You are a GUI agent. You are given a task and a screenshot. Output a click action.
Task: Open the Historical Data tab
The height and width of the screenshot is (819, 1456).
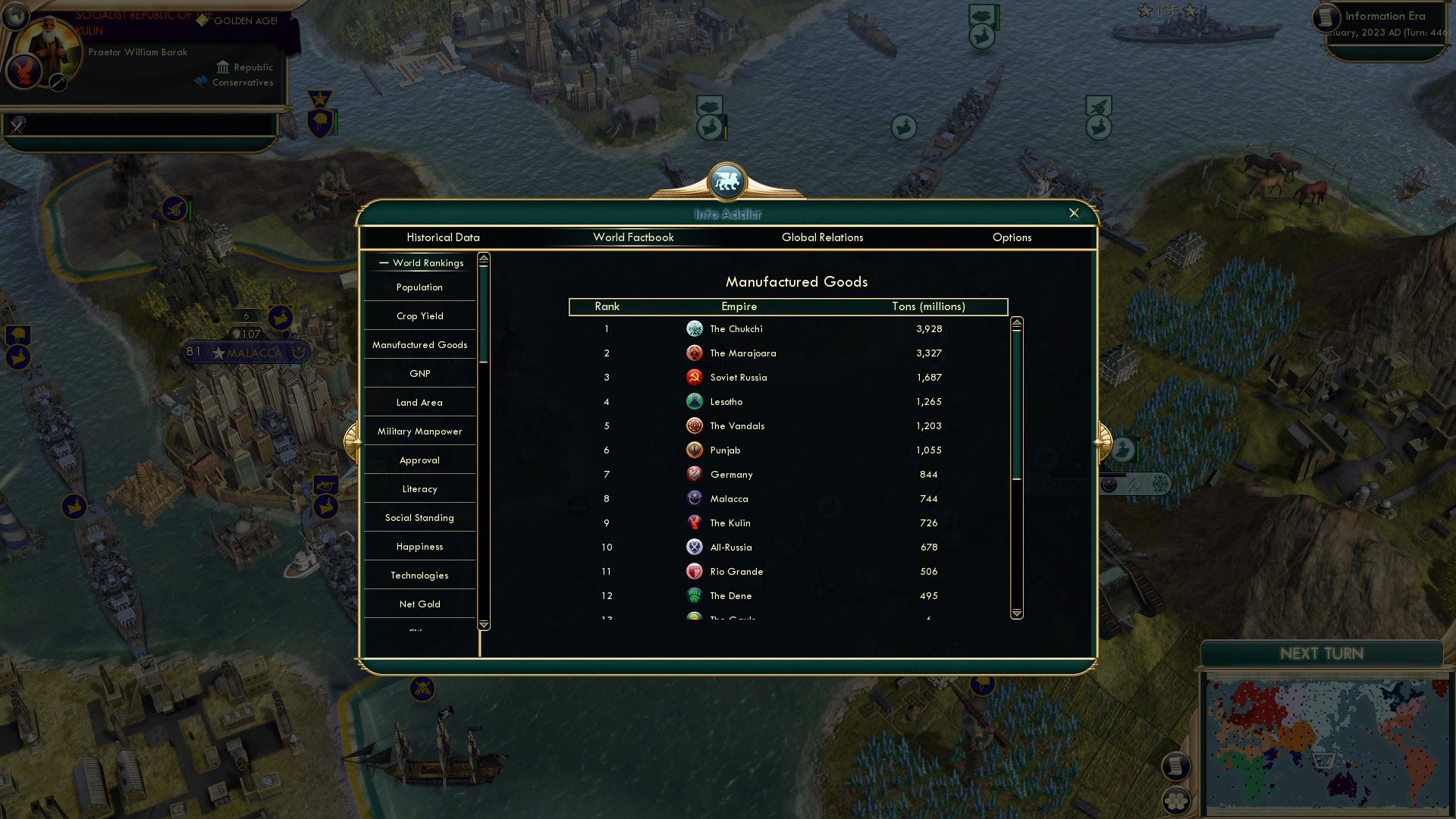click(443, 237)
